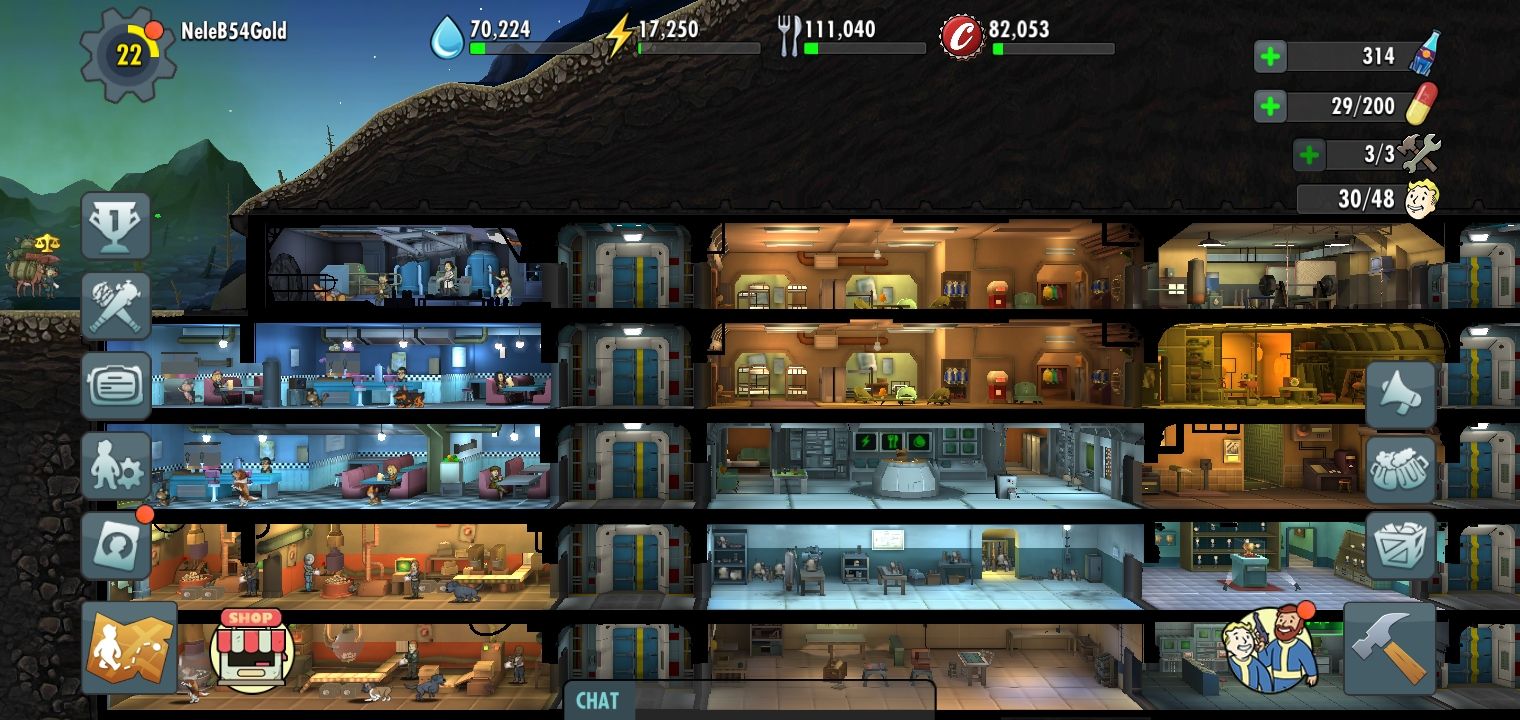1520x720 pixels.
Task: Open the dweller management button
Action: pyautogui.click(x=116, y=466)
